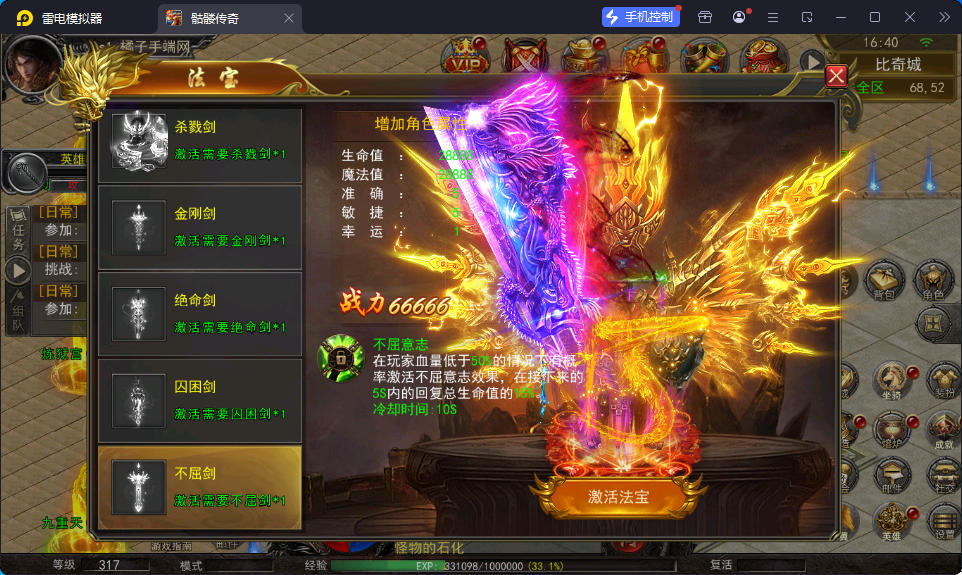Close the 法宝 panel with the red X
This screenshot has width=962, height=575.
pos(837,76)
